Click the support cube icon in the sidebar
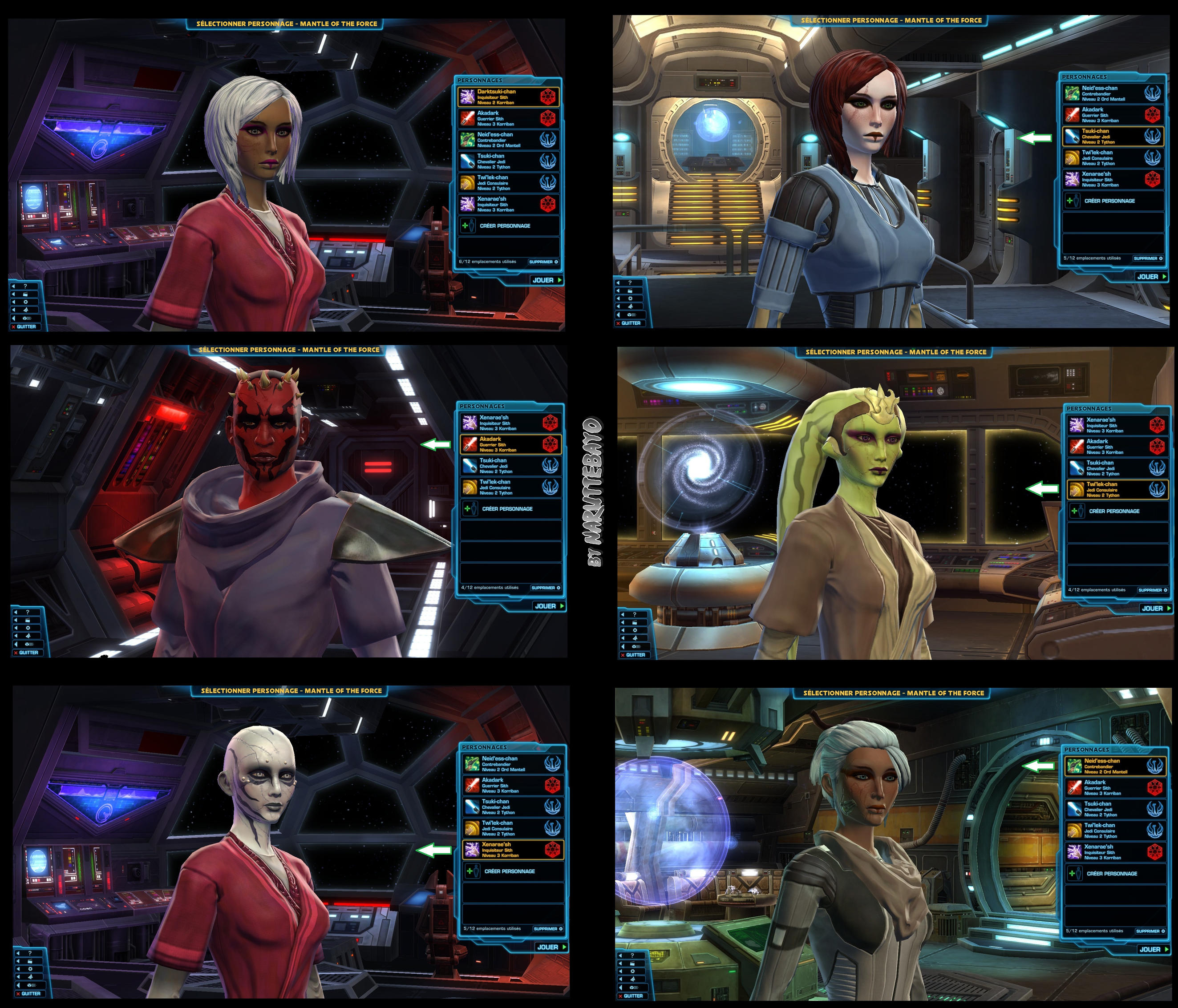Image resolution: width=1178 pixels, height=1008 pixels. pyautogui.click(x=27, y=319)
